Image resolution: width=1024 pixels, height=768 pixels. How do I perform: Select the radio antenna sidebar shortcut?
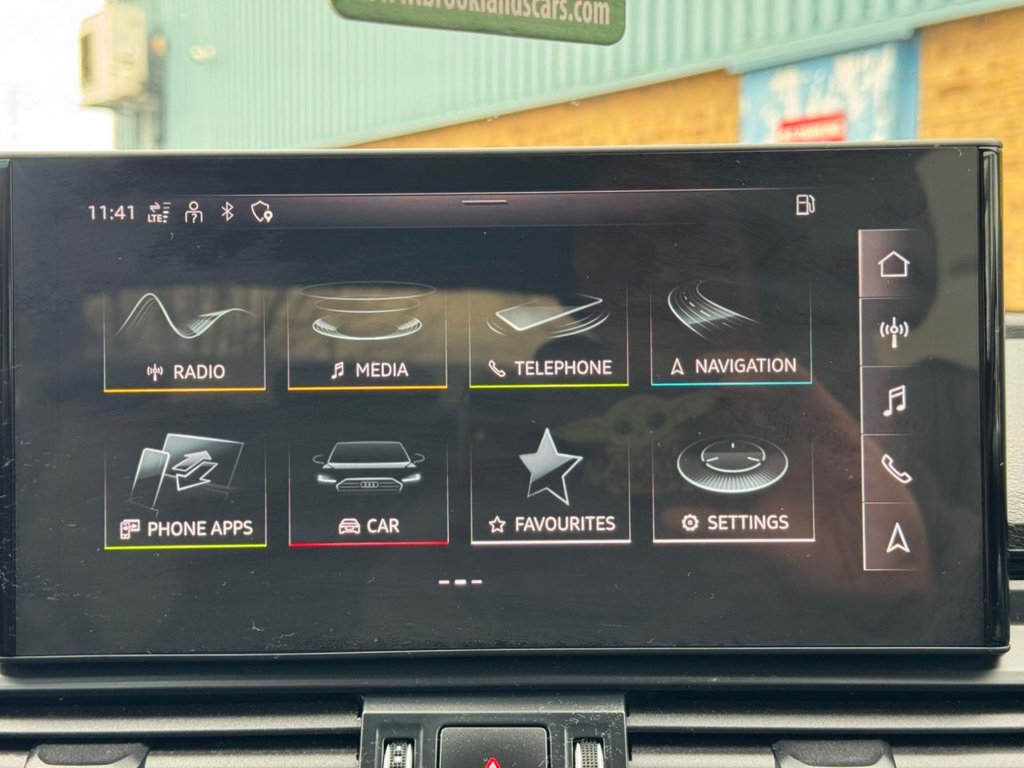(894, 332)
